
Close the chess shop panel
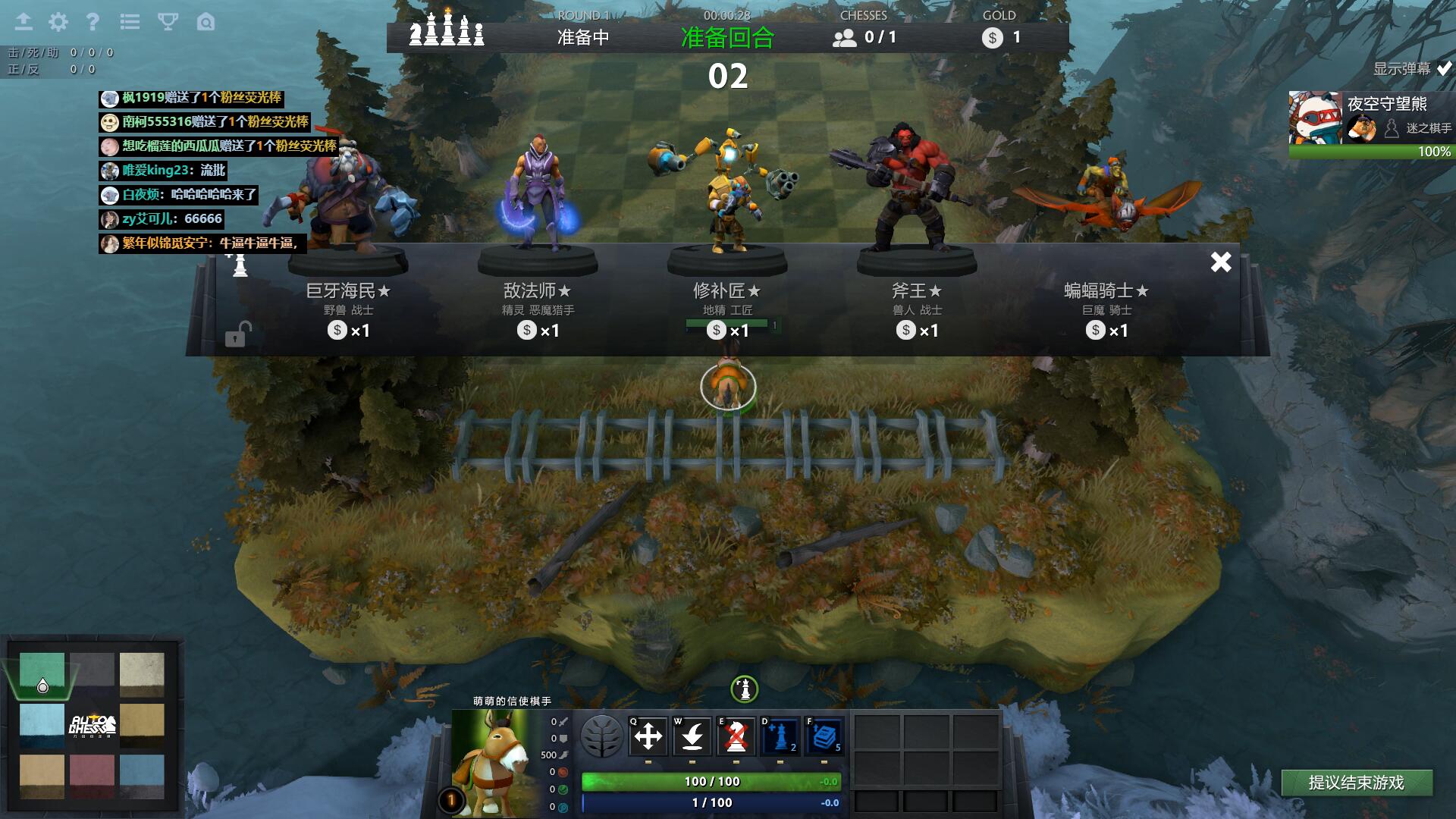tap(1221, 262)
